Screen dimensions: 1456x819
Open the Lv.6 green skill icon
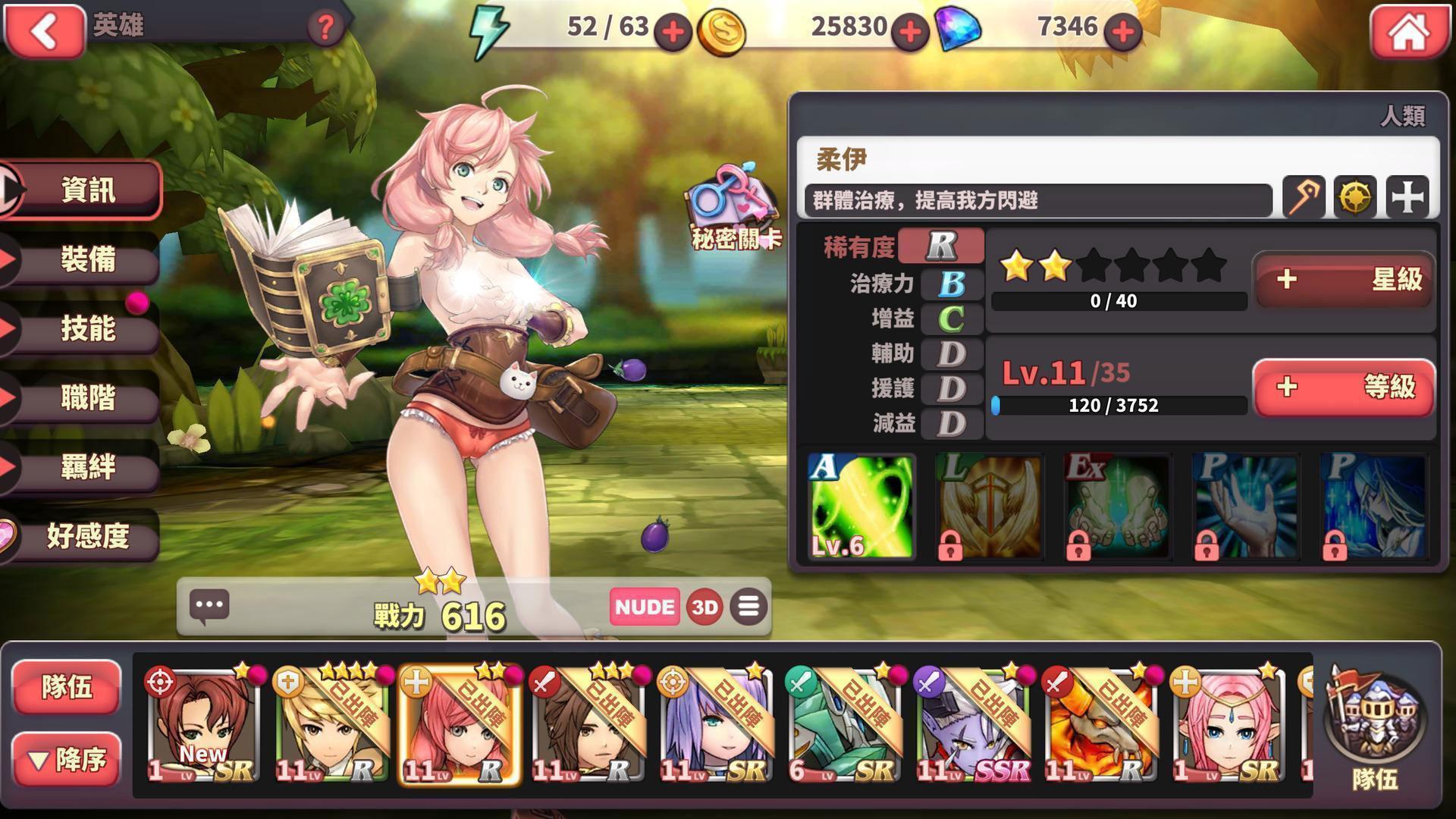861,507
